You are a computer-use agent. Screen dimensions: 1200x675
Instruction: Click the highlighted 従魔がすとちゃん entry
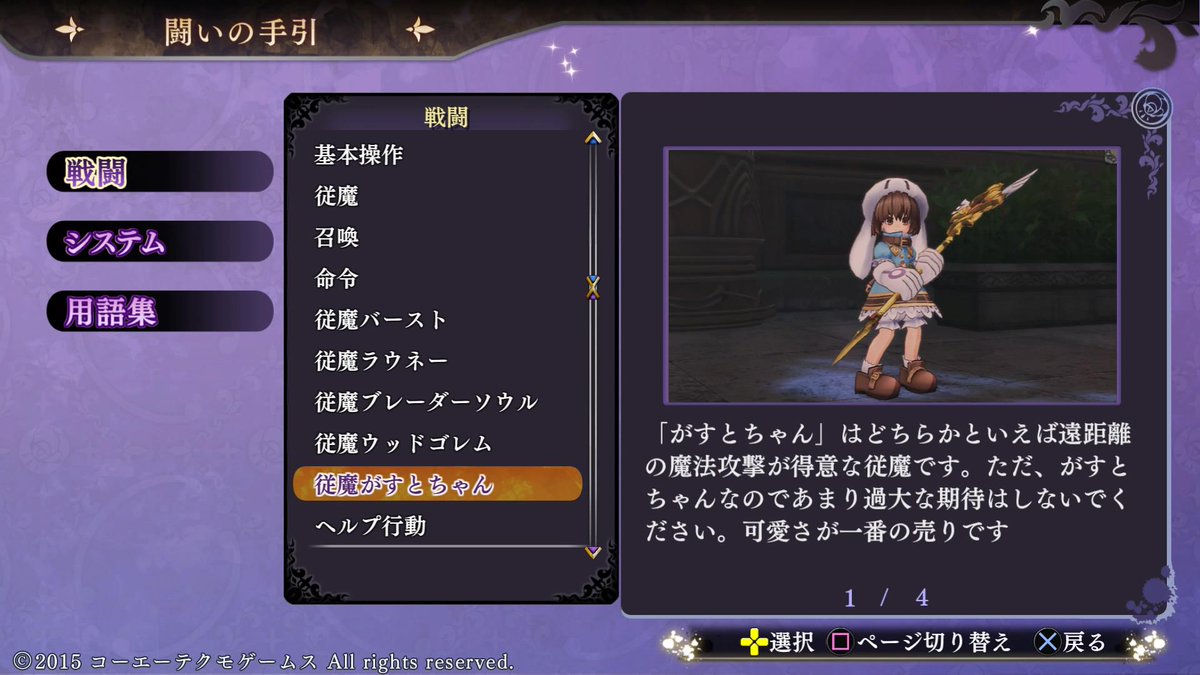[x=437, y=484]
